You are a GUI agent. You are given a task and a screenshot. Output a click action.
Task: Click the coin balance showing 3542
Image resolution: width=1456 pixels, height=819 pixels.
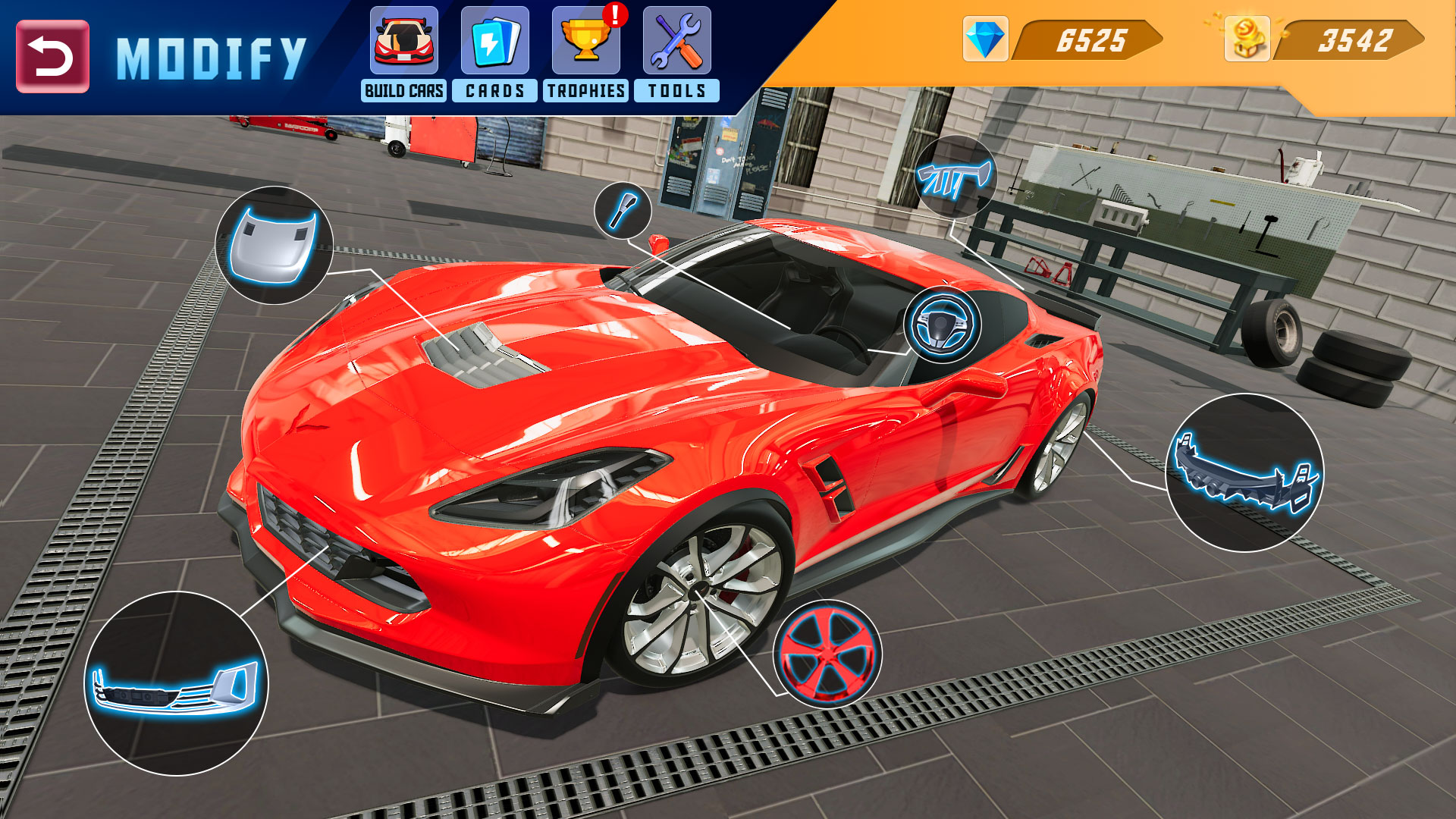pyautogui.click(x=1356, y=40)
